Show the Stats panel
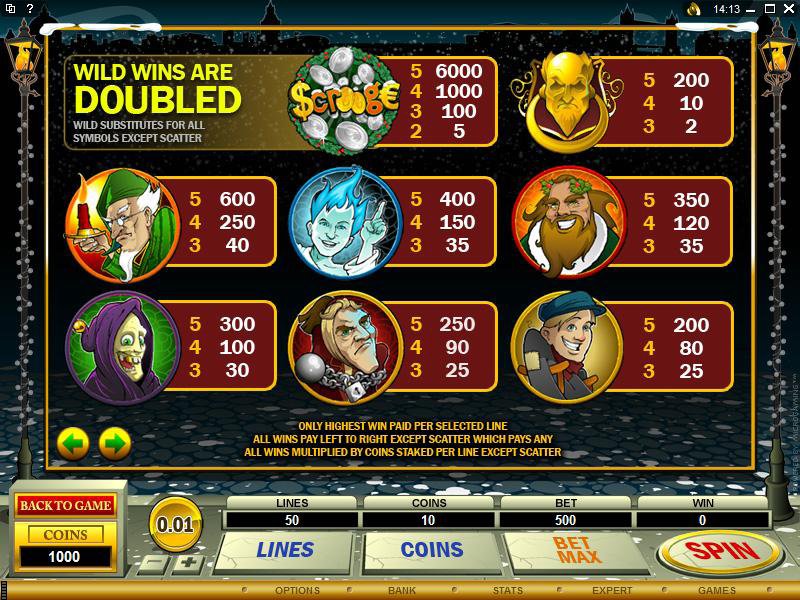The image size is (800, 600). [507, 591]
